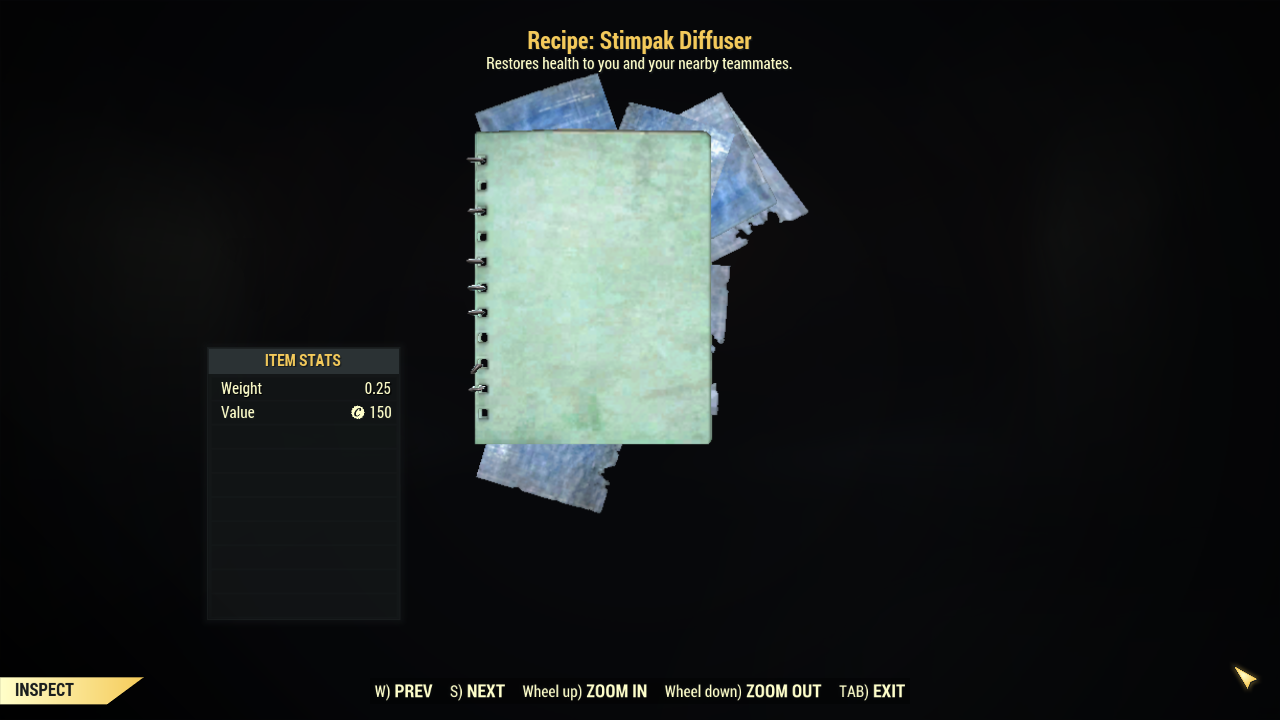Screen dimensions: 1280x720
Task: Expand the ZOOM IN option
Action: point(584,691)
